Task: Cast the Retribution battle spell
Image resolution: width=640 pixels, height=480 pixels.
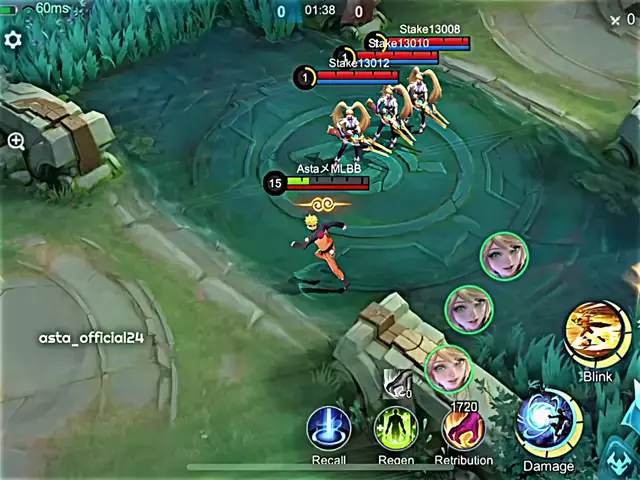Action: (463, 428)
